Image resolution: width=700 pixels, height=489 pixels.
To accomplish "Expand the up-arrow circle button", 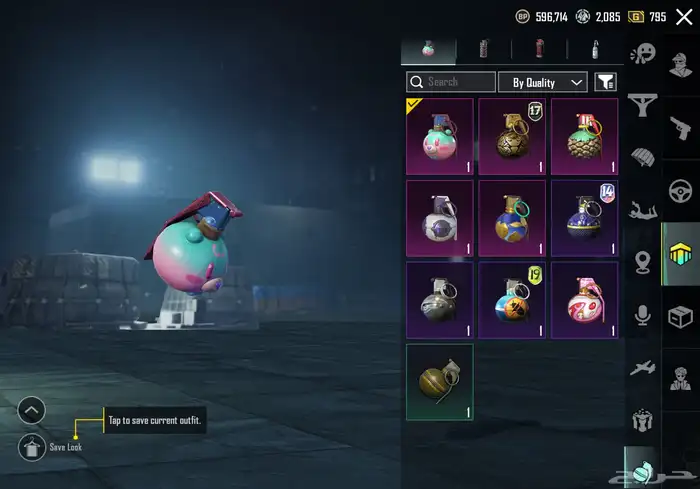I will click(x=32, y=409).
